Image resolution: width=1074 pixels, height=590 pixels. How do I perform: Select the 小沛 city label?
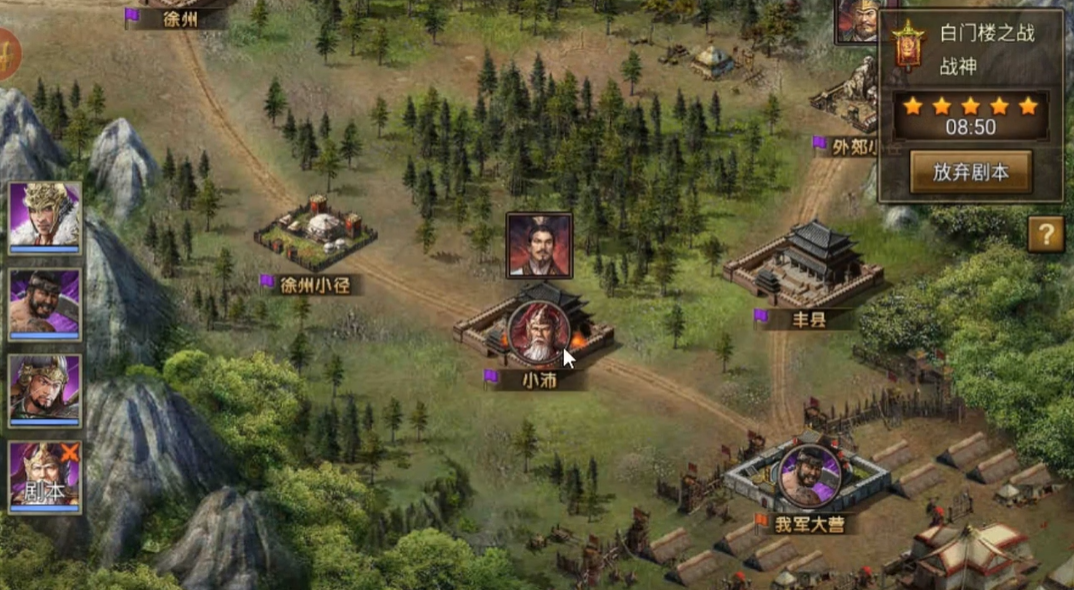[538, 380]
